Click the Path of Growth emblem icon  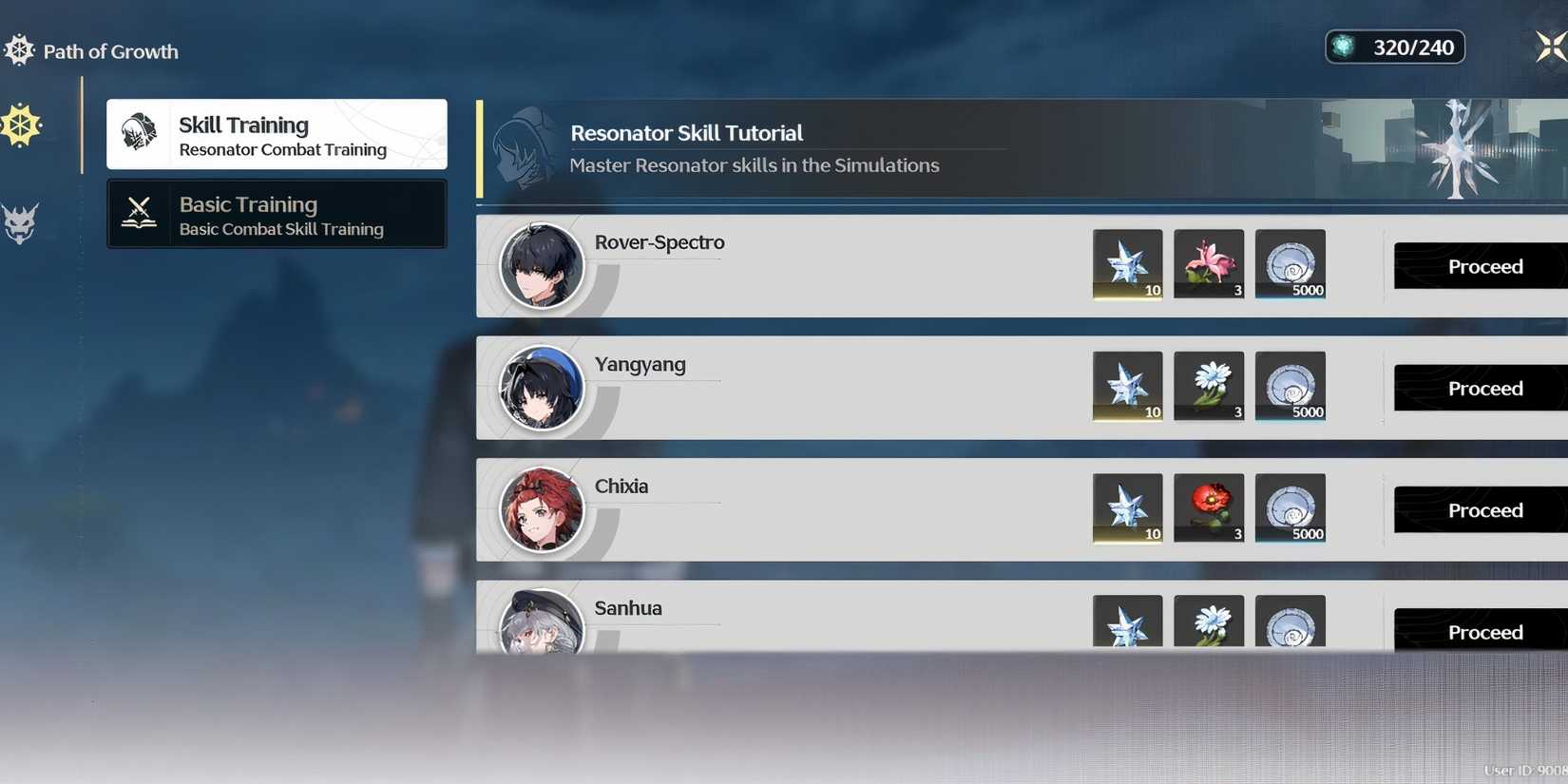pos(17,48)
